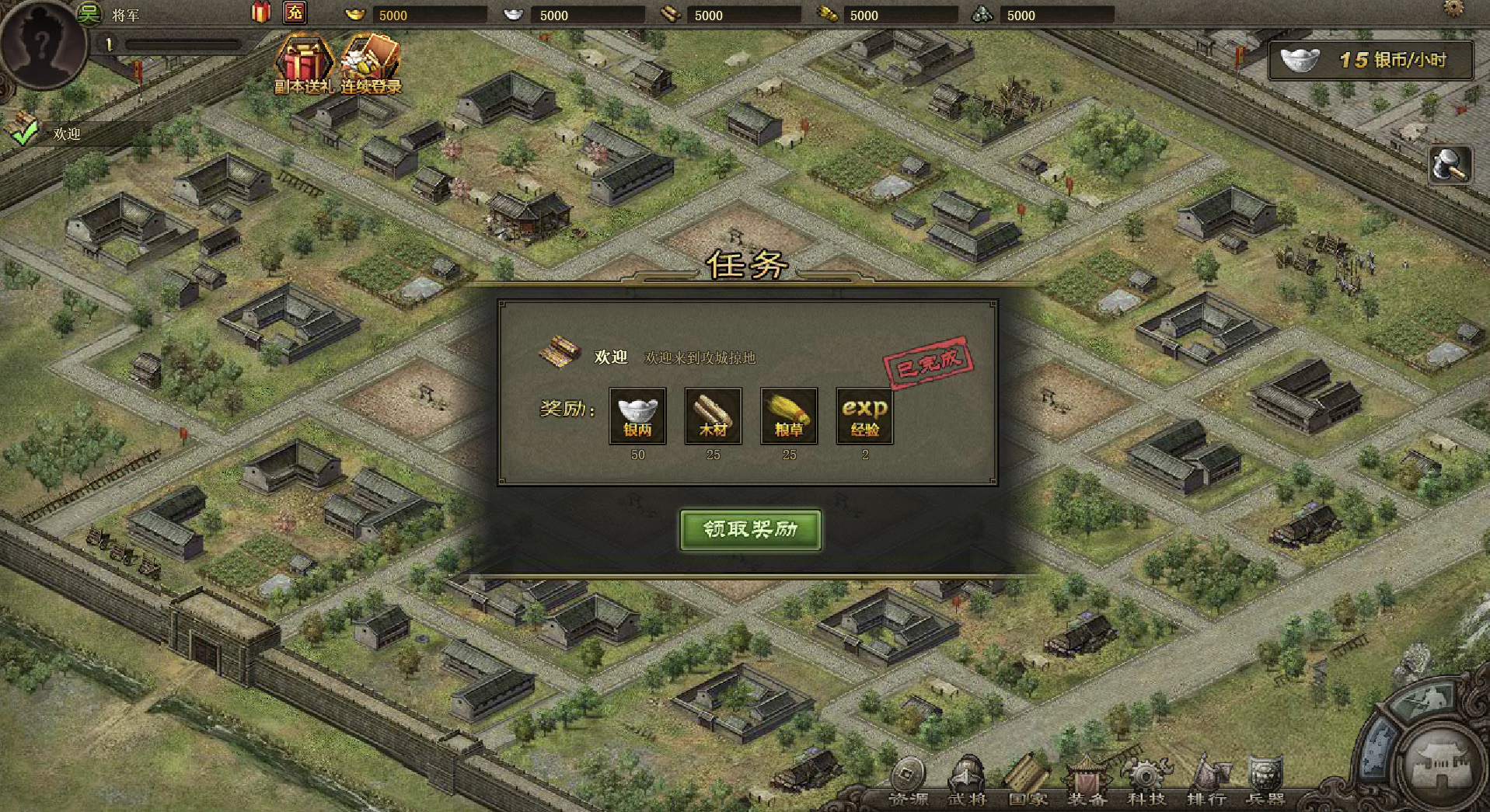Open the 兵器 weapons menu
Image resolution: width=1490 pixels, height=812 pixels.
[x=1265, y=782]
